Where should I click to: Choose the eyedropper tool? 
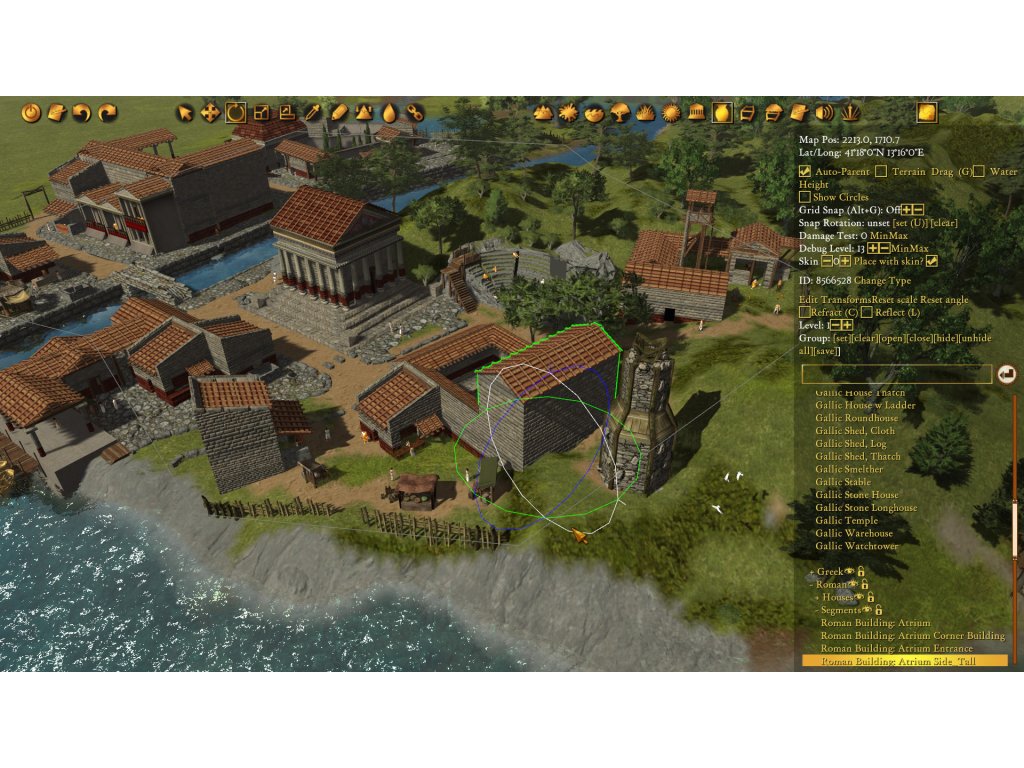click(x=313, y=113)
